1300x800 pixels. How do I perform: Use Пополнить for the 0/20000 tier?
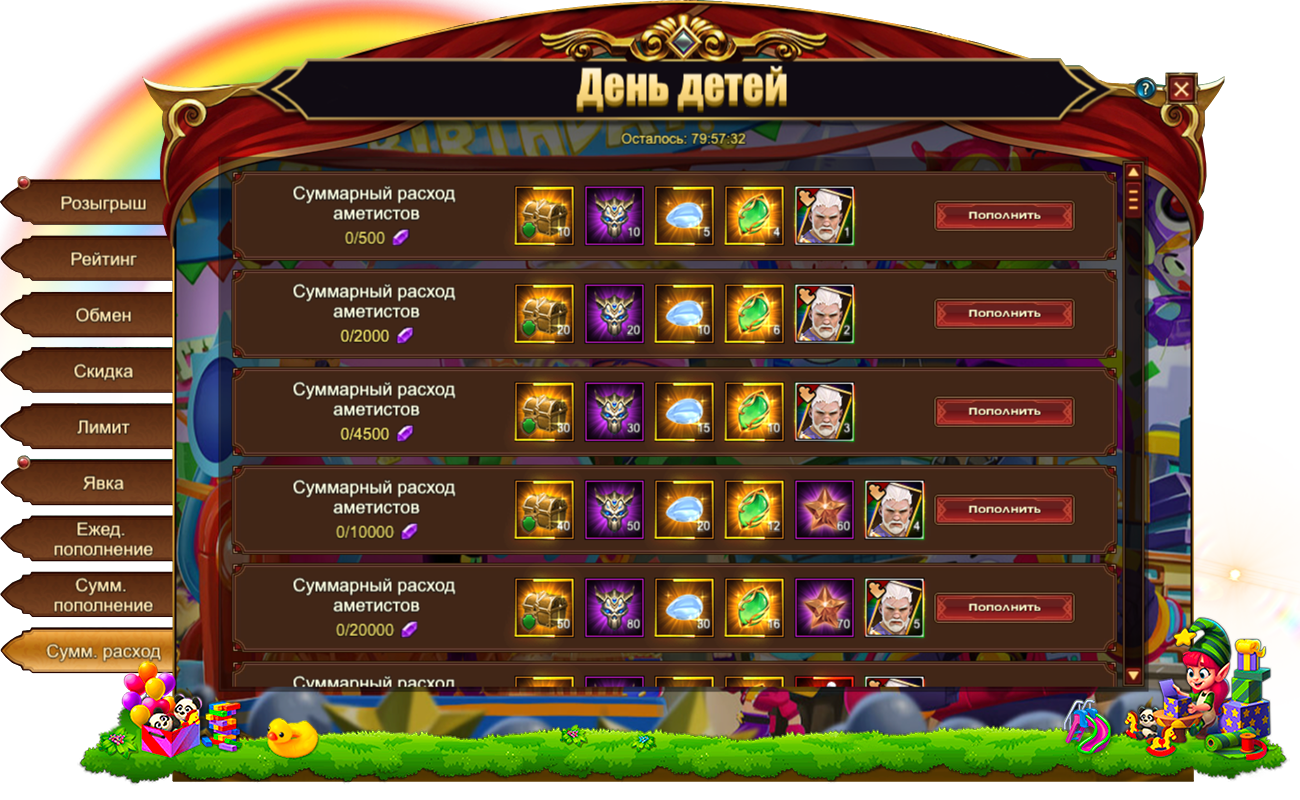pyautogui.click(x=1004, y=607)
